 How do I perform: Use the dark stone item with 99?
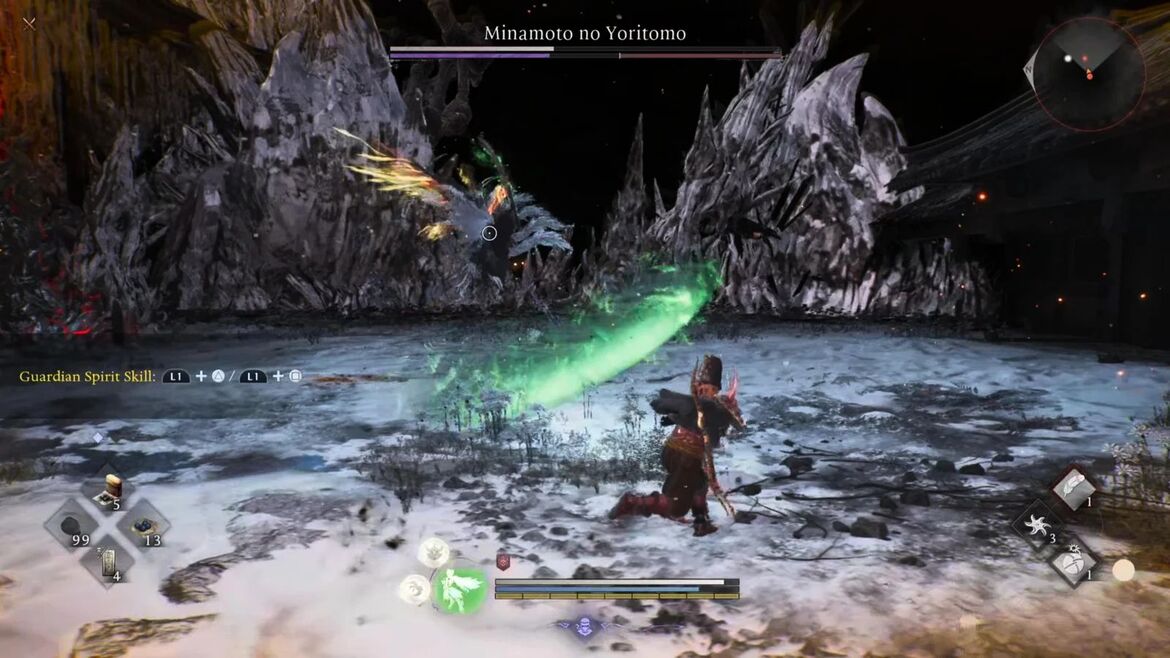tap(72, 525)
